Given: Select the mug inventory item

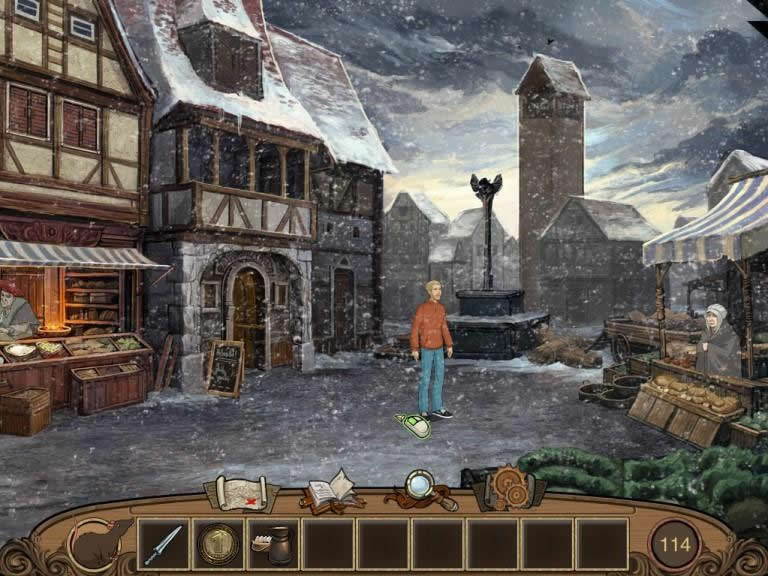Looking at the screenshot, I should coord(272,544).
